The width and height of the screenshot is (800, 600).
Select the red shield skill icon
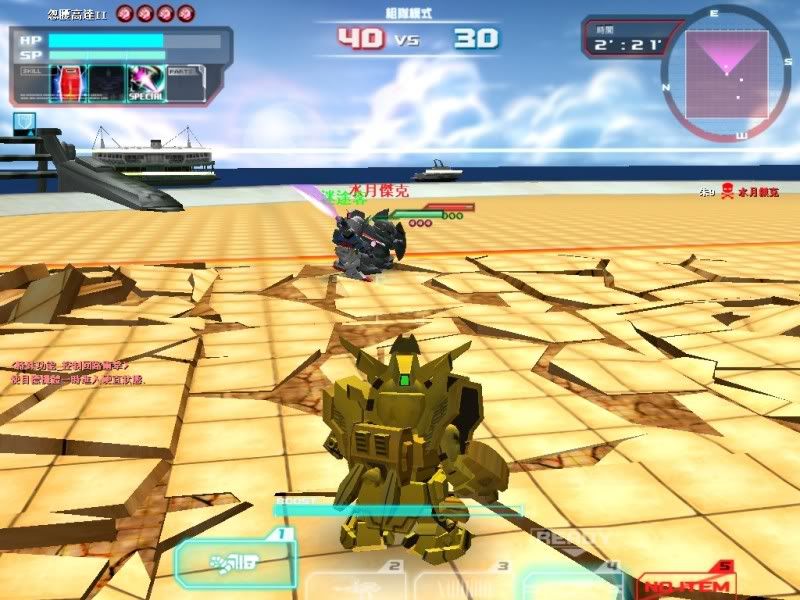coord(69,83)
